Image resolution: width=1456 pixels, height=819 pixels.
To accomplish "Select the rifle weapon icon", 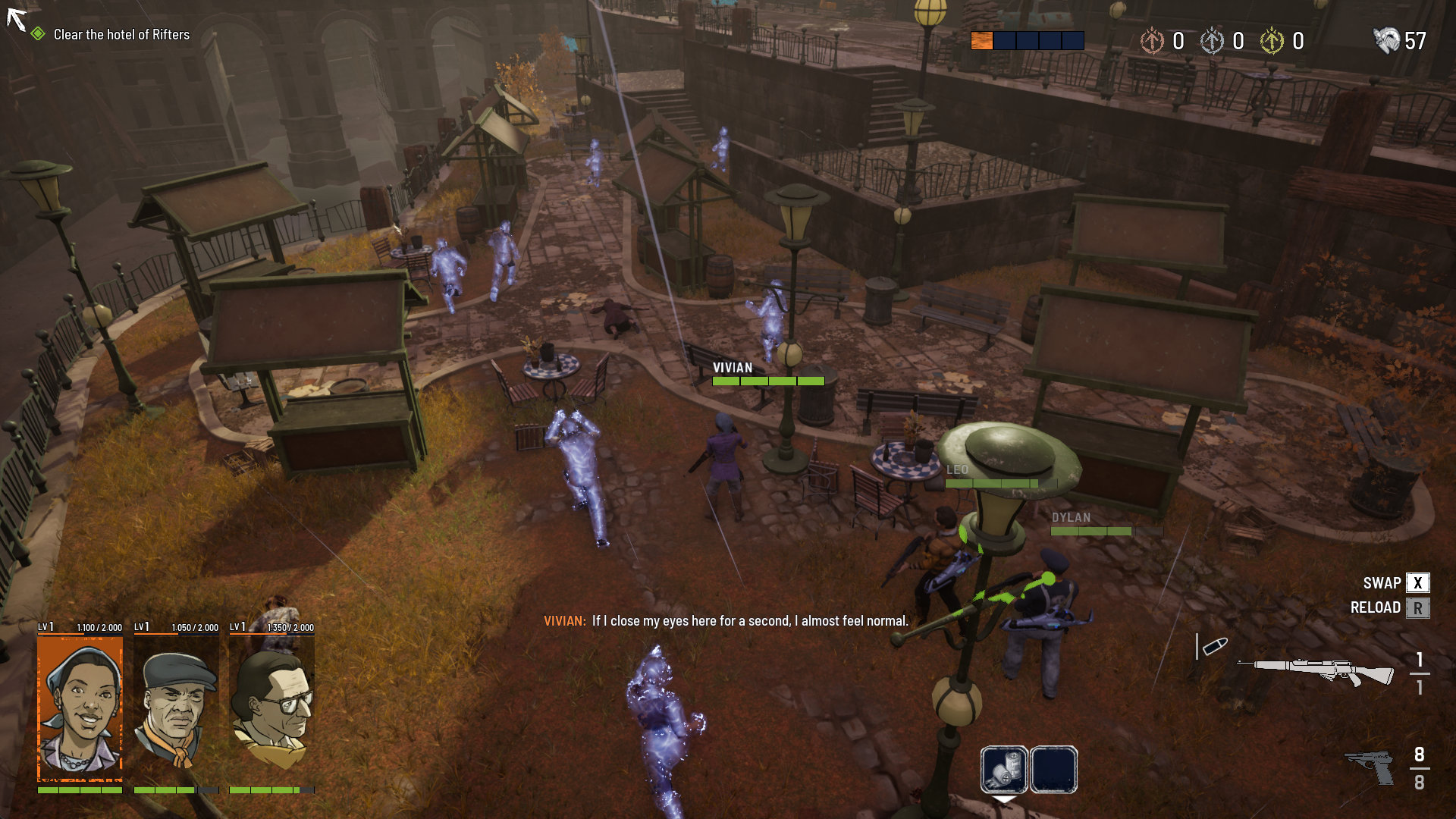I will pyautogui.click(x=1316, y=670).
